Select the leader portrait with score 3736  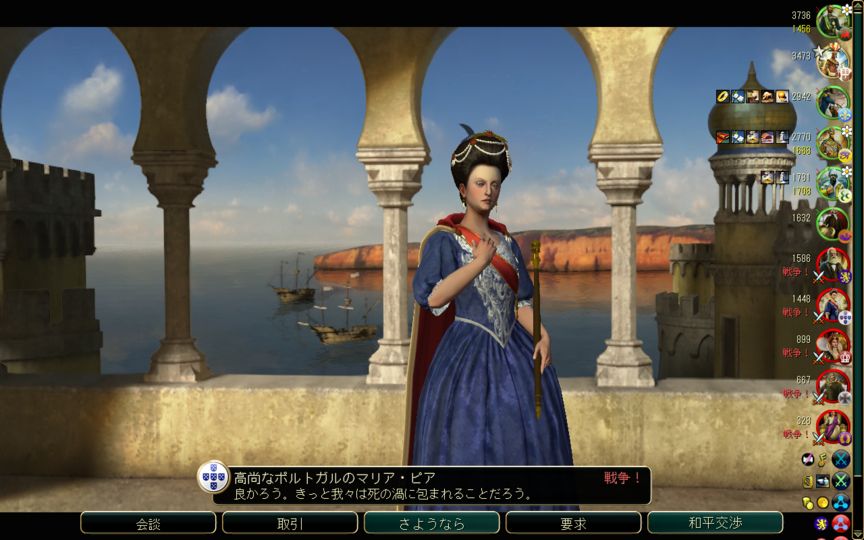tap(832, 21)
